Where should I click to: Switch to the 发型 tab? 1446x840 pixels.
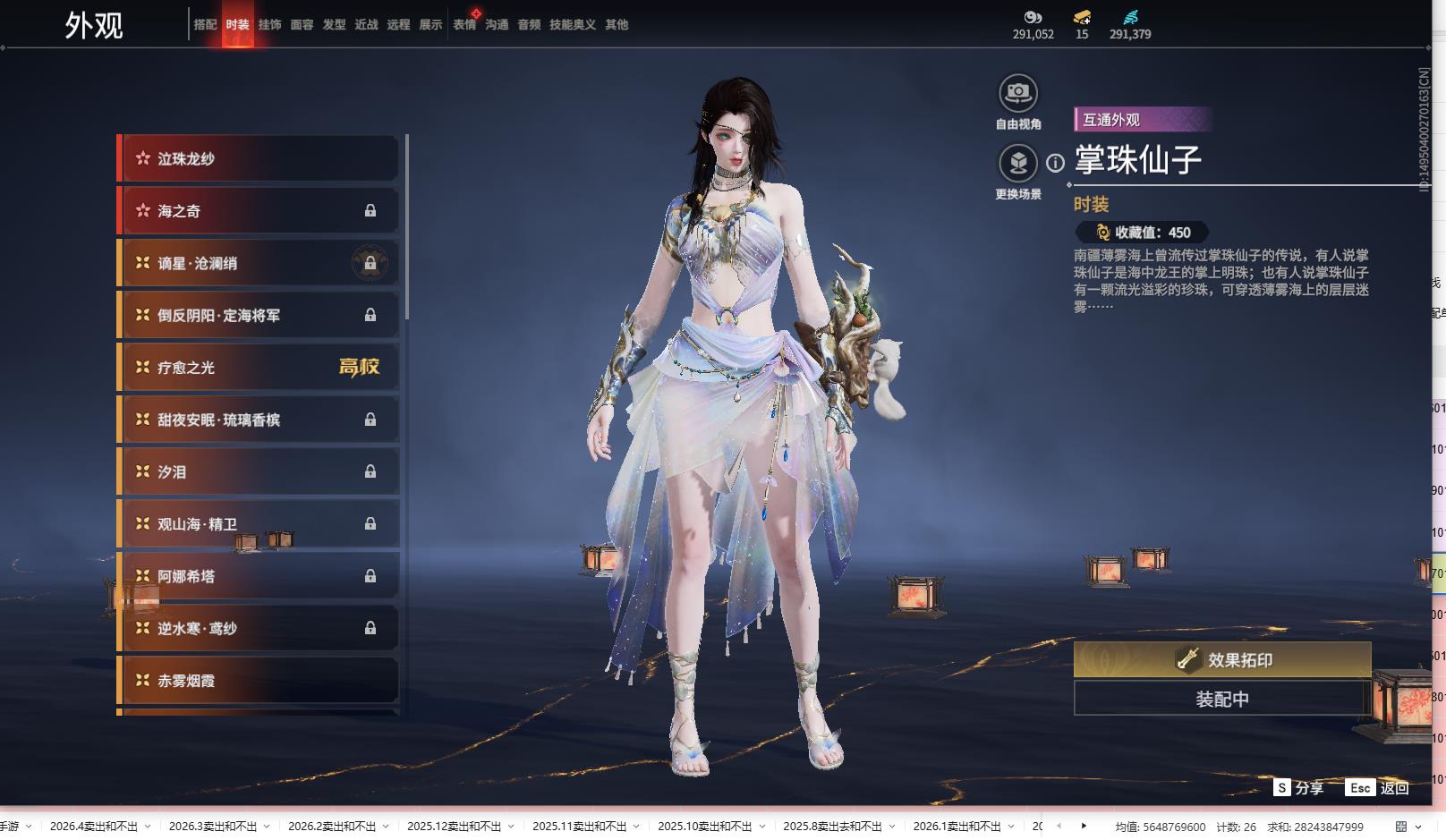pos(334,25)
